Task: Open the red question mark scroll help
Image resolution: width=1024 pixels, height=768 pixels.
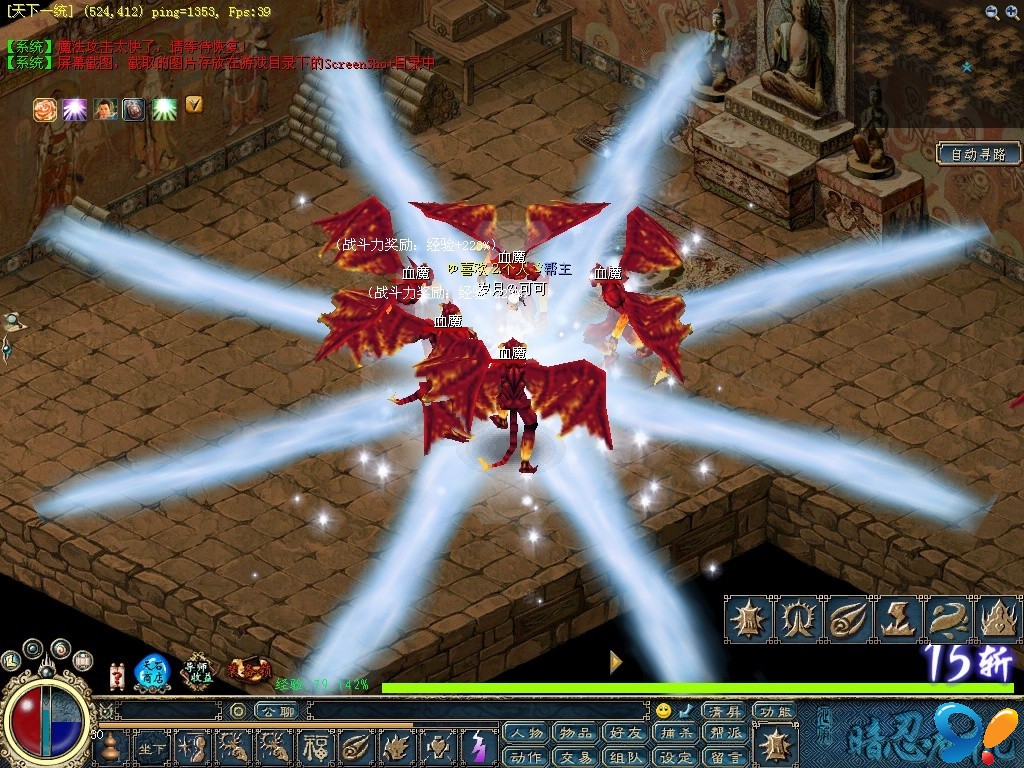Action: [x=117, y=675]
